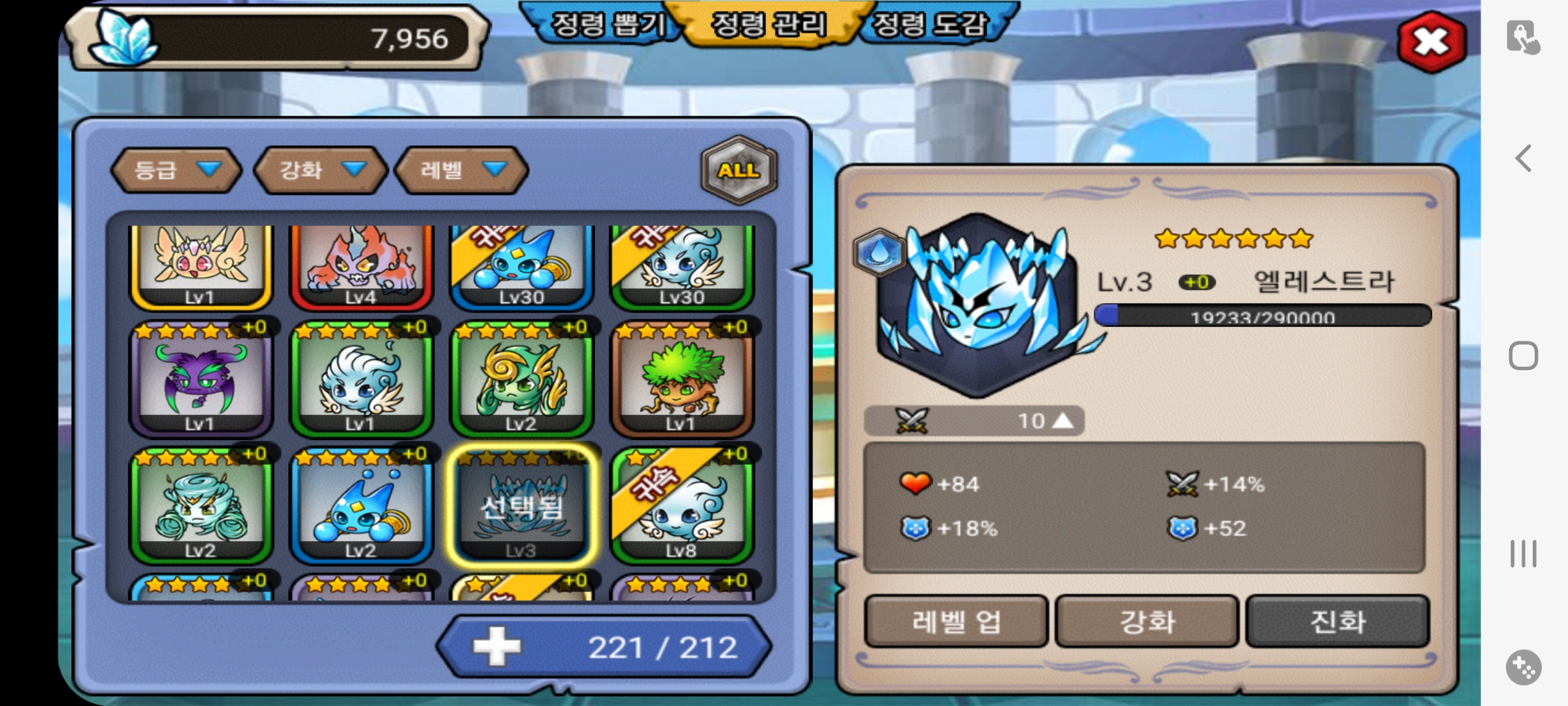1568x706 pixels.
Task: Choose the 진화 evolve button
Action: coord(1337,622)
